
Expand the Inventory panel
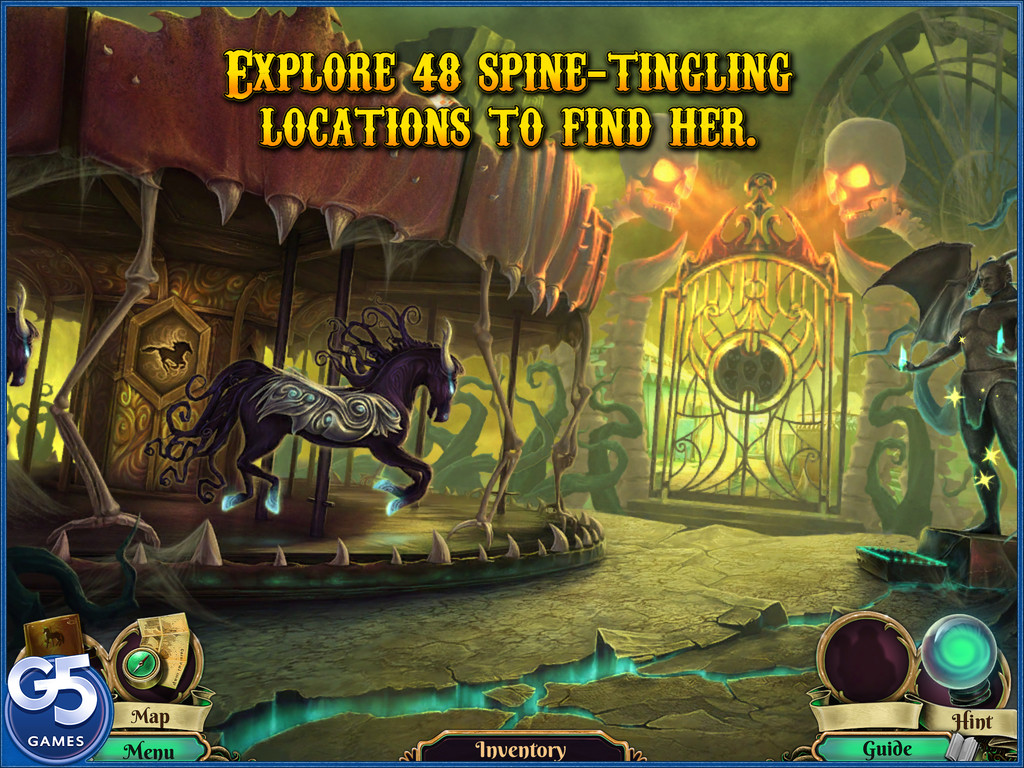coord(520,749)
